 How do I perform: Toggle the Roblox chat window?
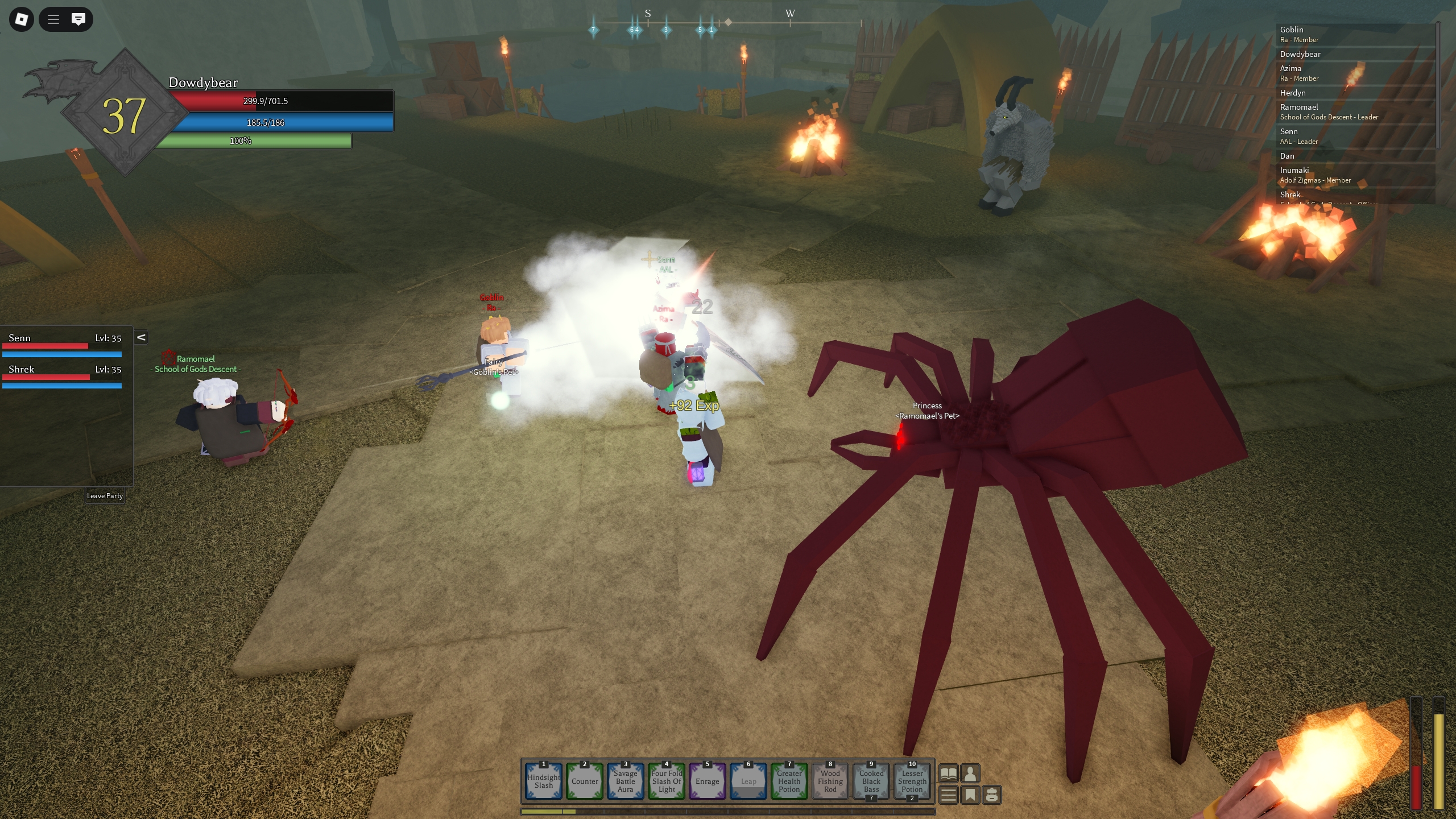(78, 19)
